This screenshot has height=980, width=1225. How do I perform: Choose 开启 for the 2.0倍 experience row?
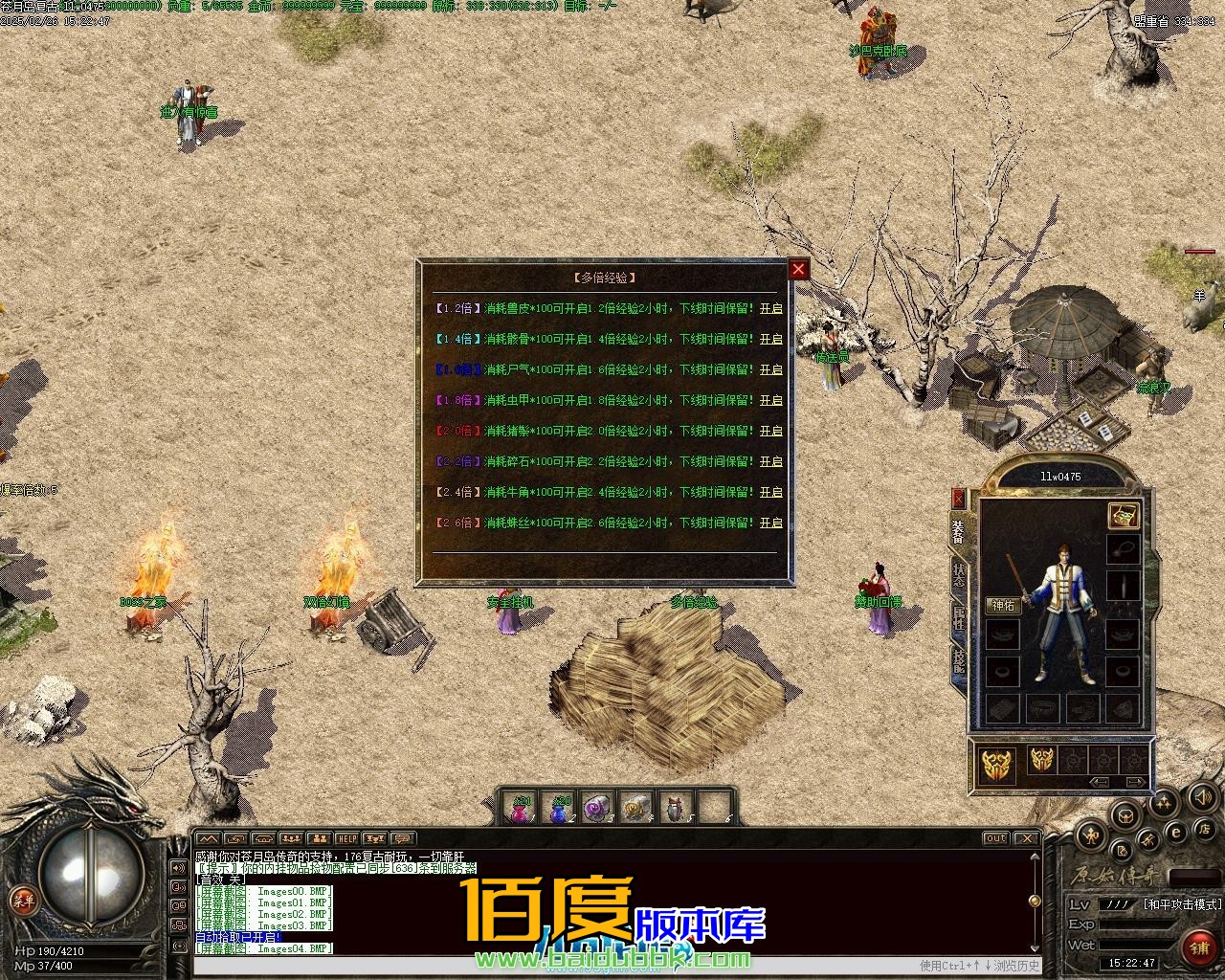(770, 432)
